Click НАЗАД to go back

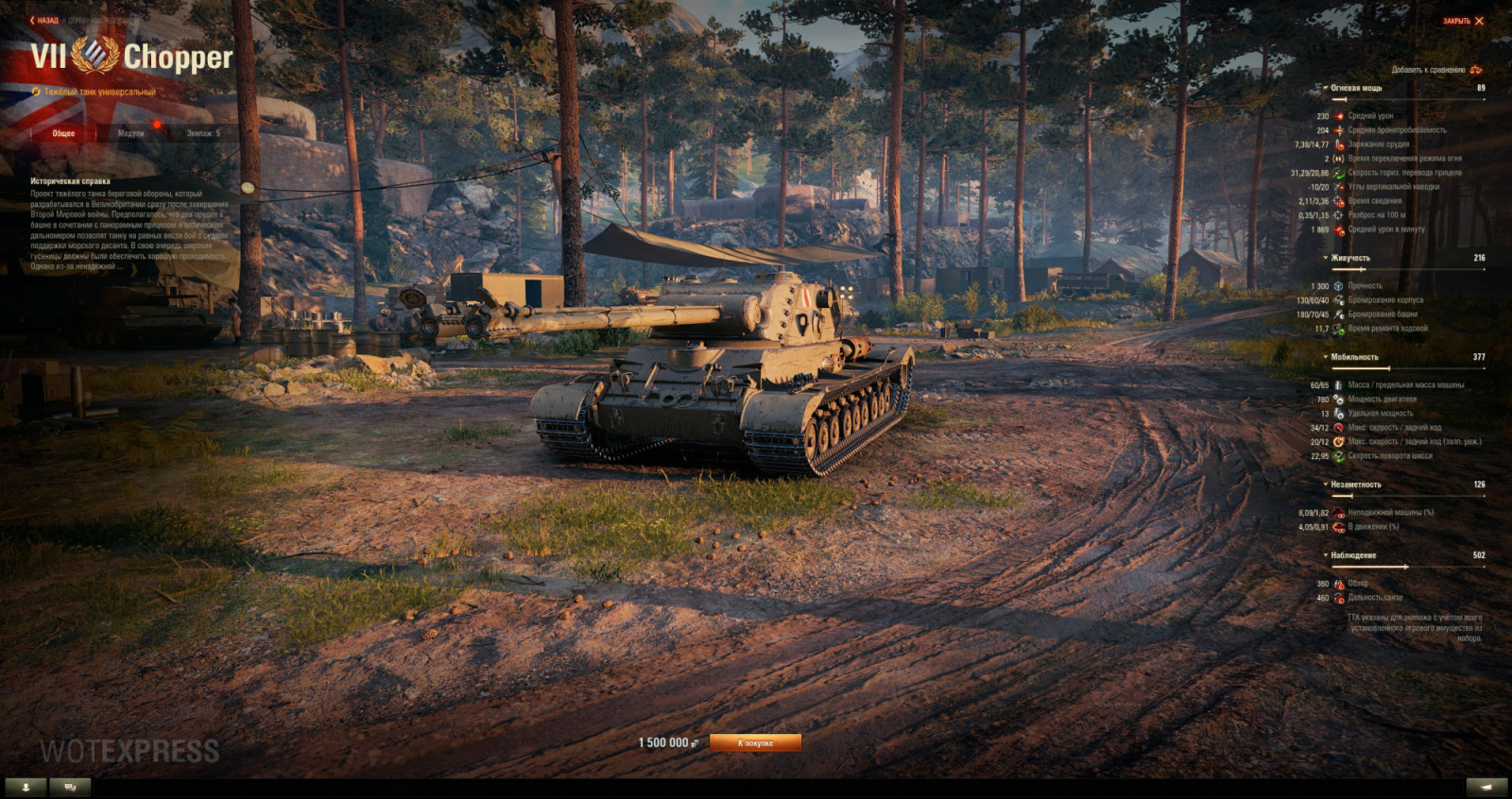tap(45, 21)
